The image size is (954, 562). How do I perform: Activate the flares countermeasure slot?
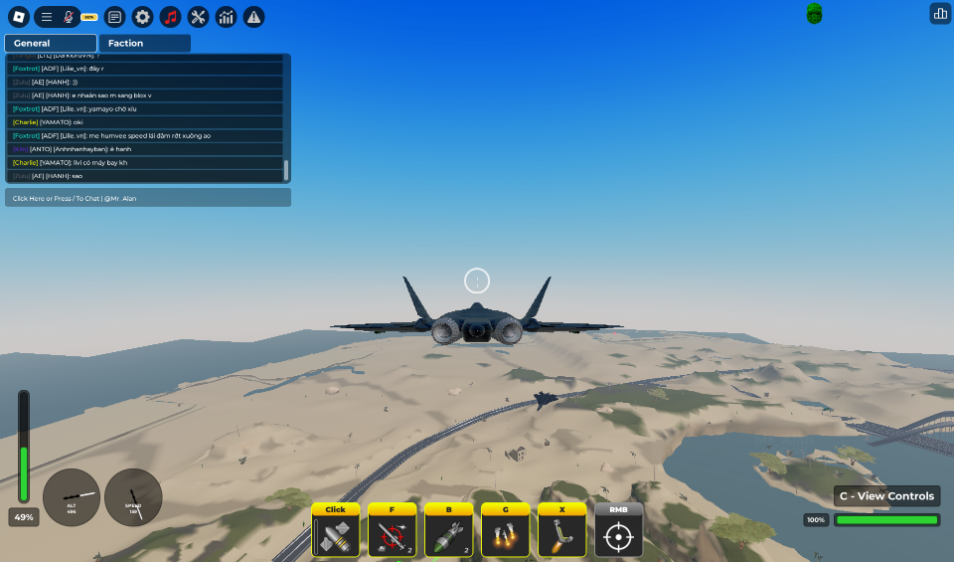[x=505, y=534]
